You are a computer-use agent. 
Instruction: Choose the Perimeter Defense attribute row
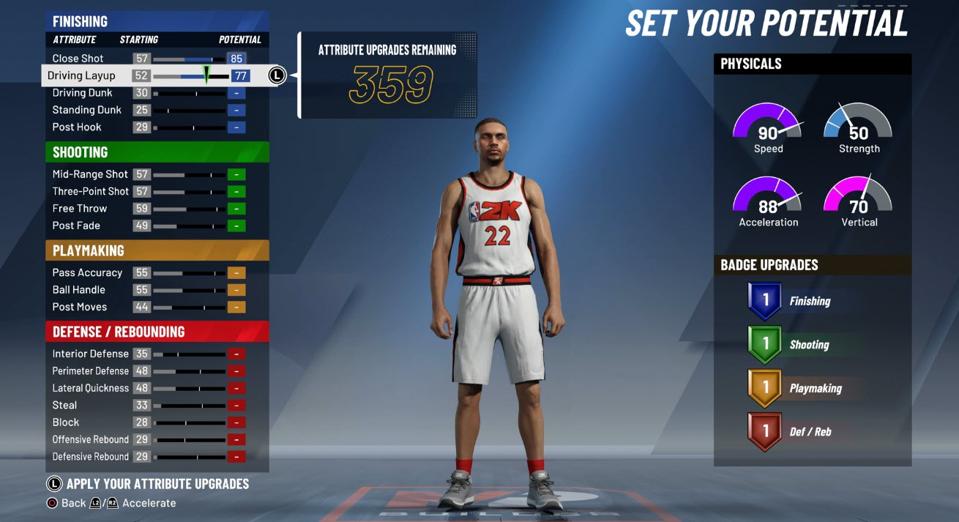coord(91,370)
